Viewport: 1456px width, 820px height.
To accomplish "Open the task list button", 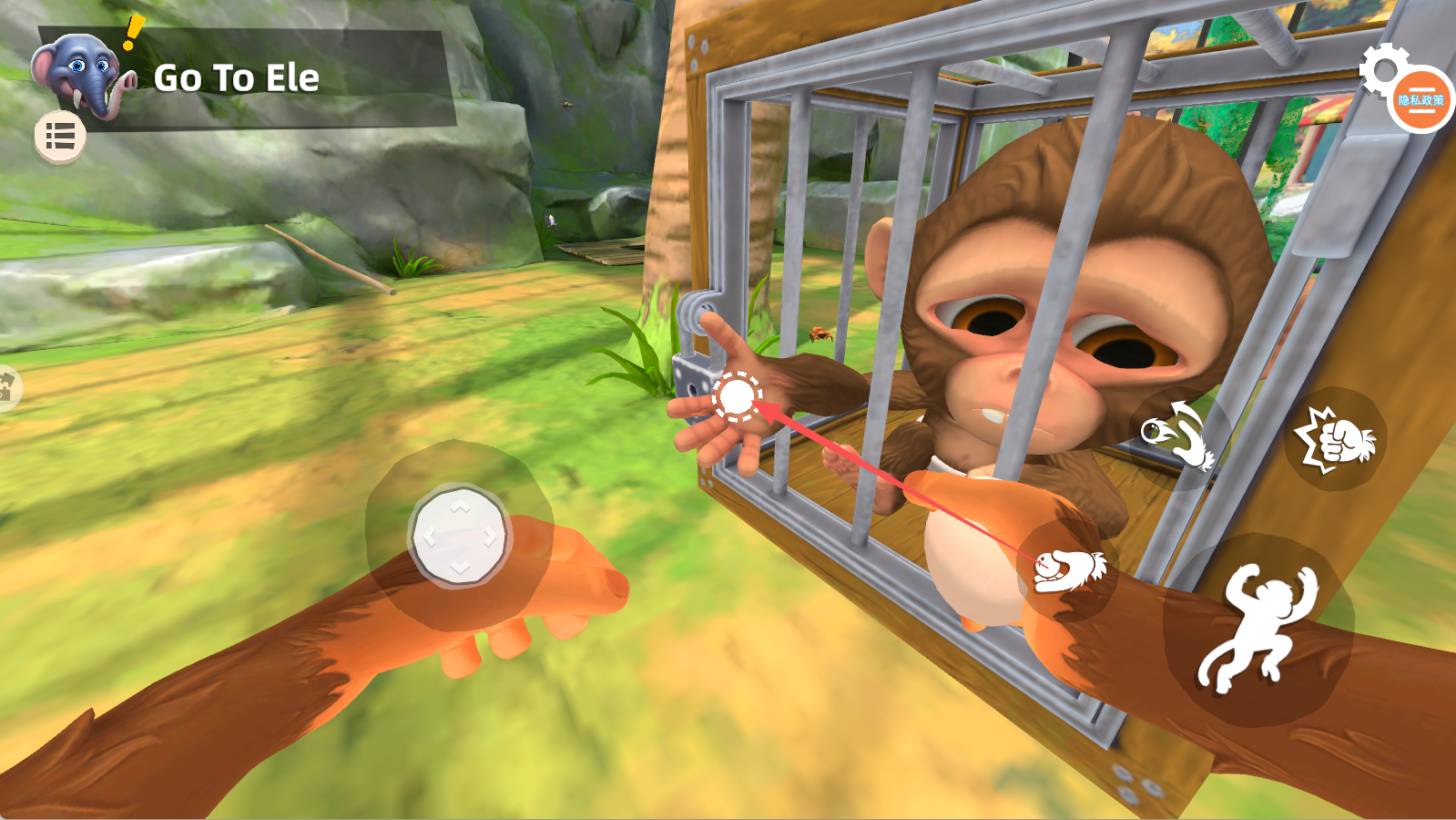I will pos(60,138).
